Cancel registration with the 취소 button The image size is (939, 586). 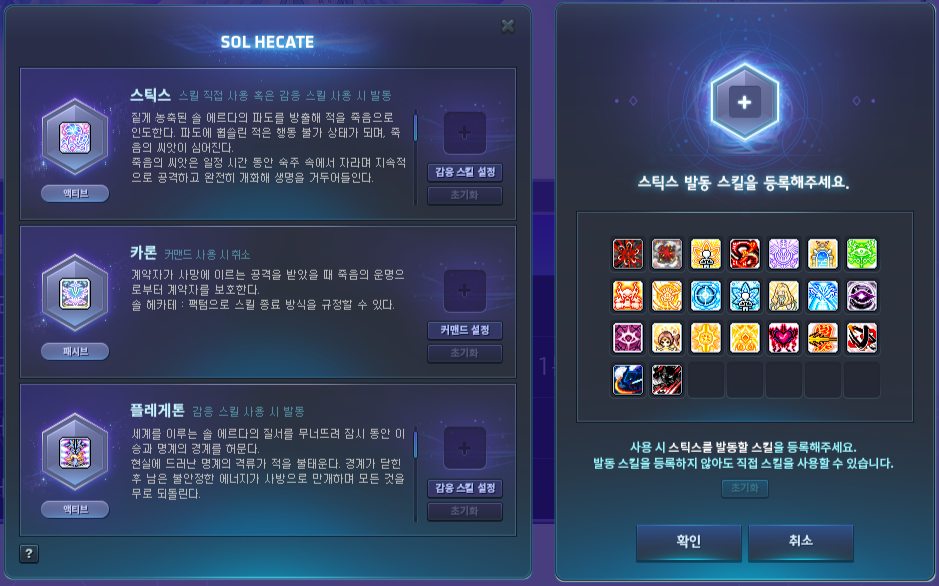(800, 541)
